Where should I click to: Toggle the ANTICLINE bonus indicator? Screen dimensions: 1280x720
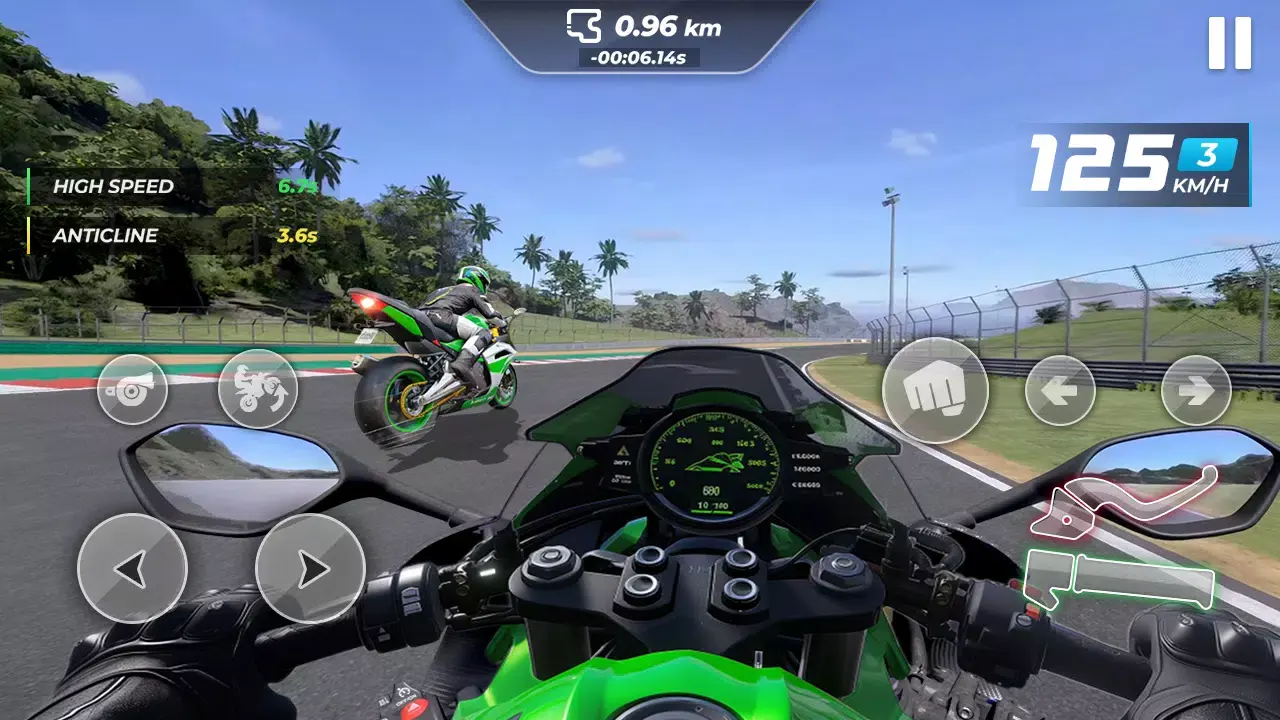point(107,236)
